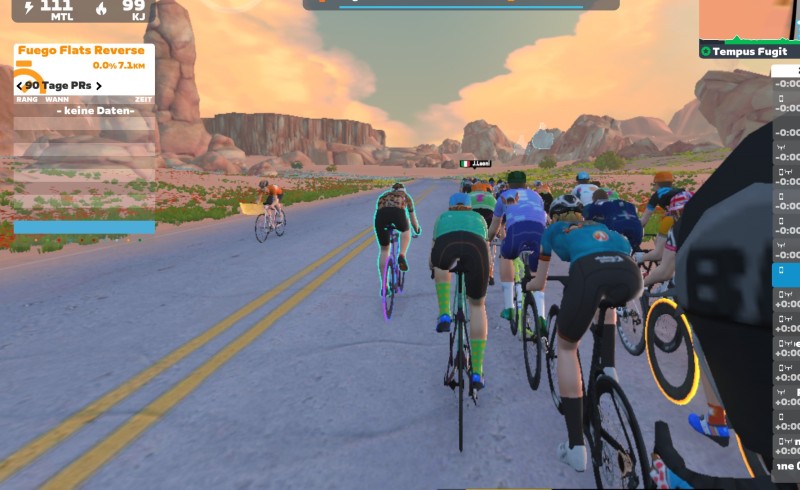Viewport: 800px width, 490px height.
Task: Show the next leaderboard after 90 Tage PRs
Action: (99, 86)
